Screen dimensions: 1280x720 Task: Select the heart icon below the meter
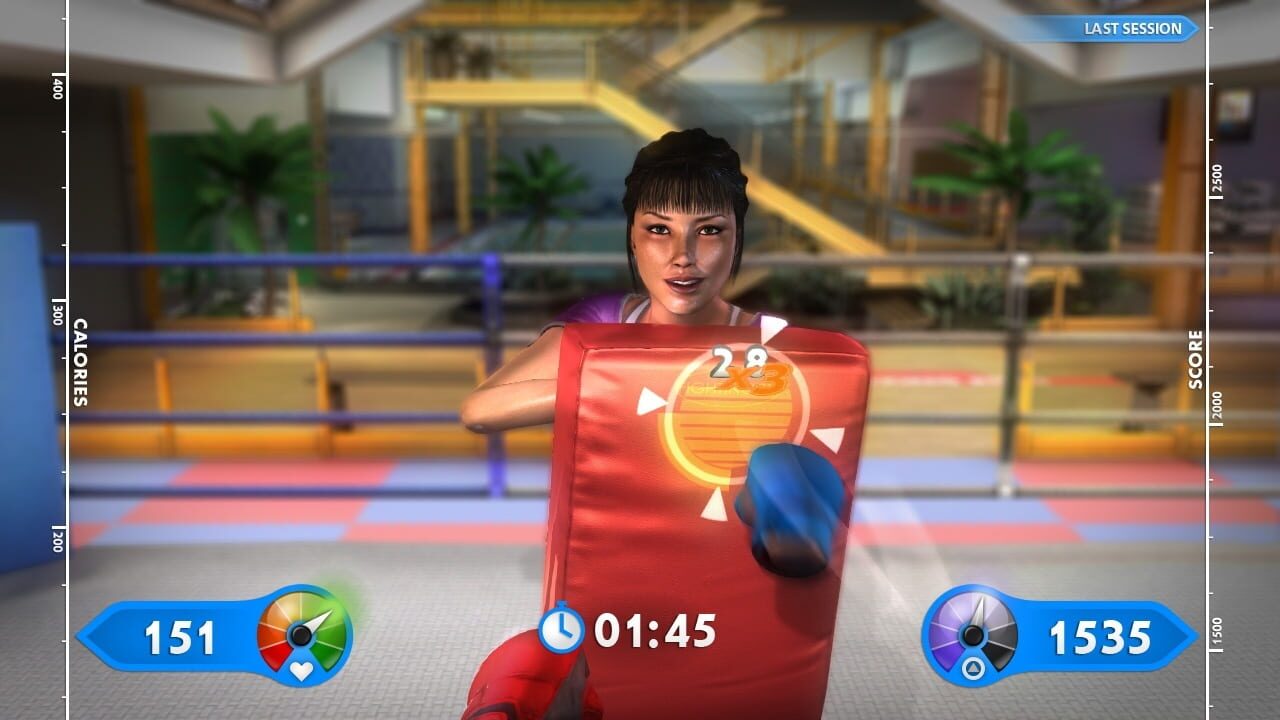pos(301,672)
